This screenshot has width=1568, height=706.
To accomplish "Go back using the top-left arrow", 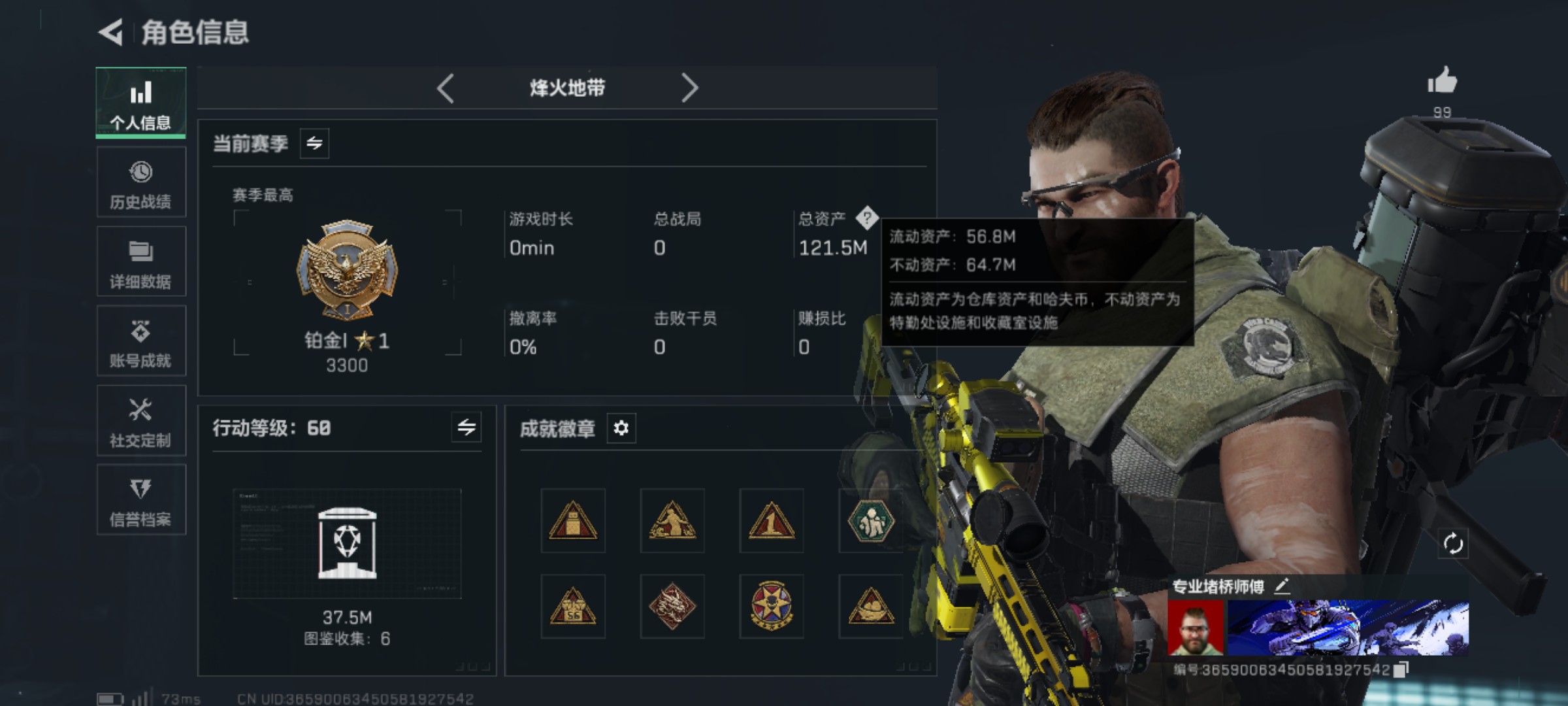I will [111, 32].
